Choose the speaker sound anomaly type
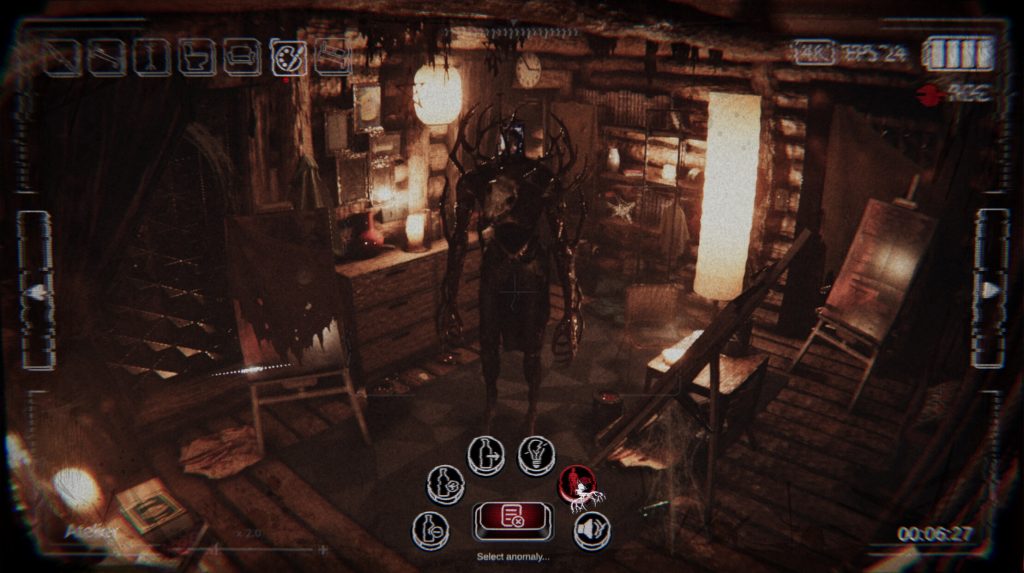The height and width of the screenshot is (573, 1024). (x=591, y=530)
